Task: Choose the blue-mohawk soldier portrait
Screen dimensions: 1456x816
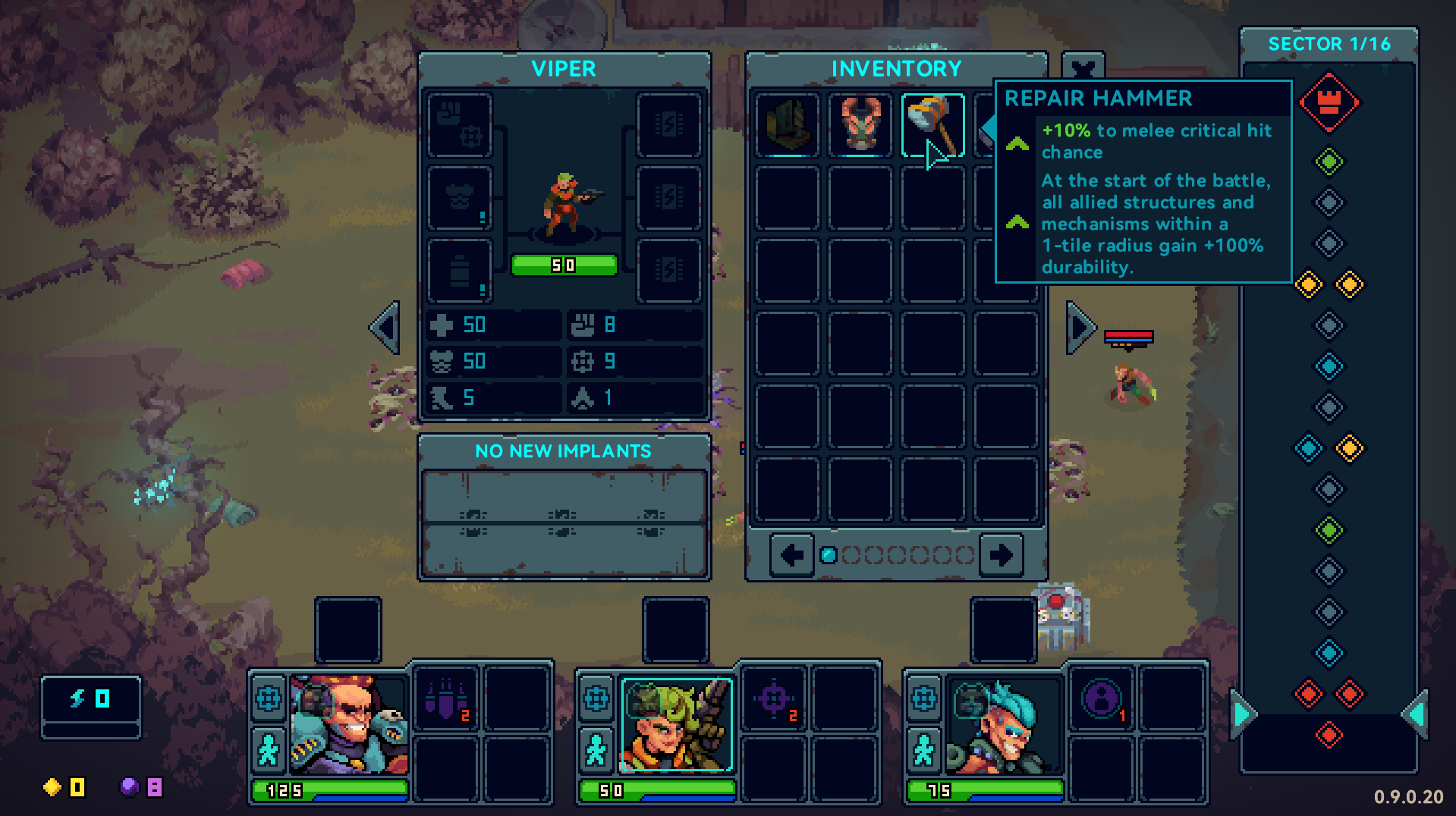Action: point(1002,724)
